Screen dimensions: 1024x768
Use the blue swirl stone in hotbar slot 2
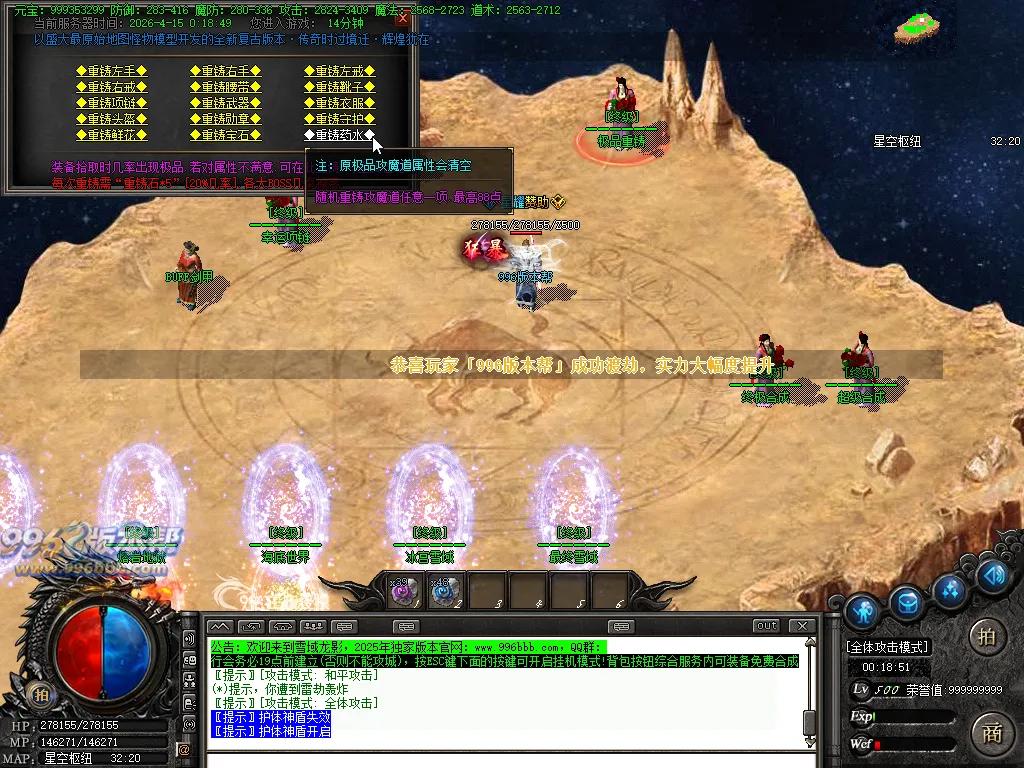click(444, 591)
